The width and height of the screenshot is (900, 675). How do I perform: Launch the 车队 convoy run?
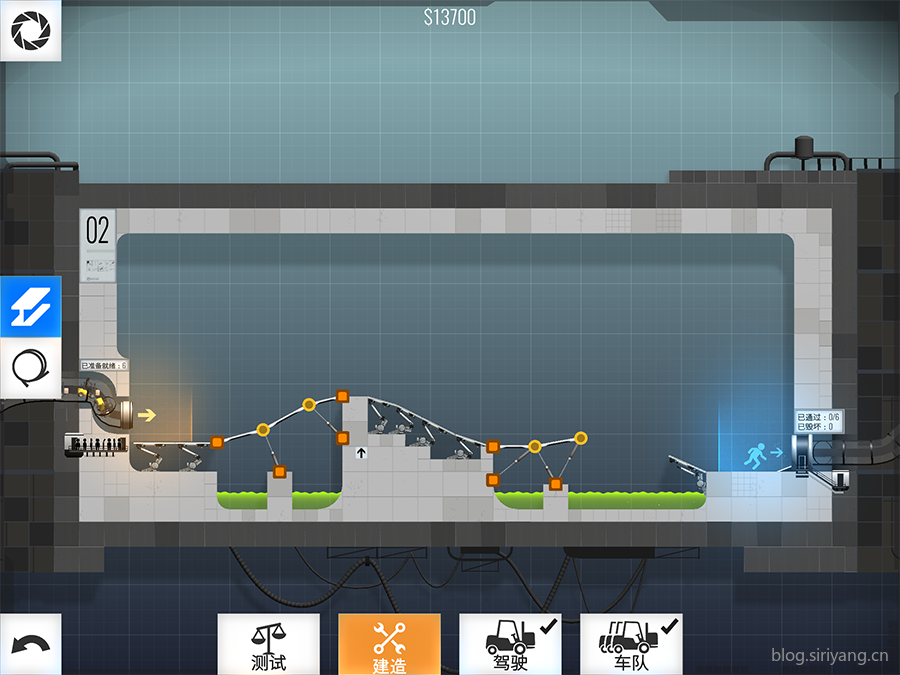pos(631,644)
